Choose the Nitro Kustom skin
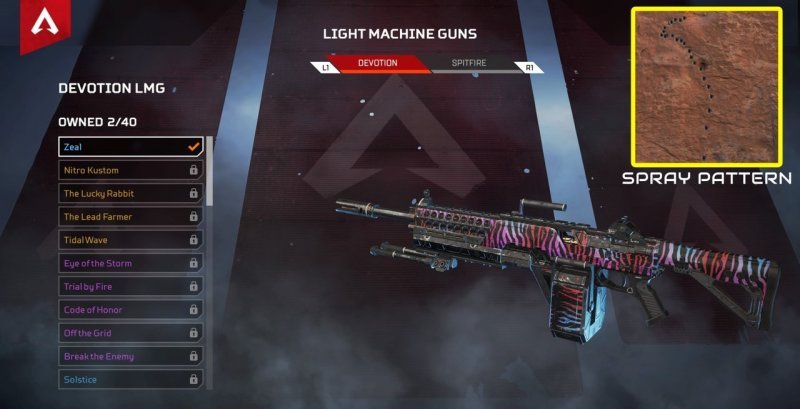 (130, 170)
